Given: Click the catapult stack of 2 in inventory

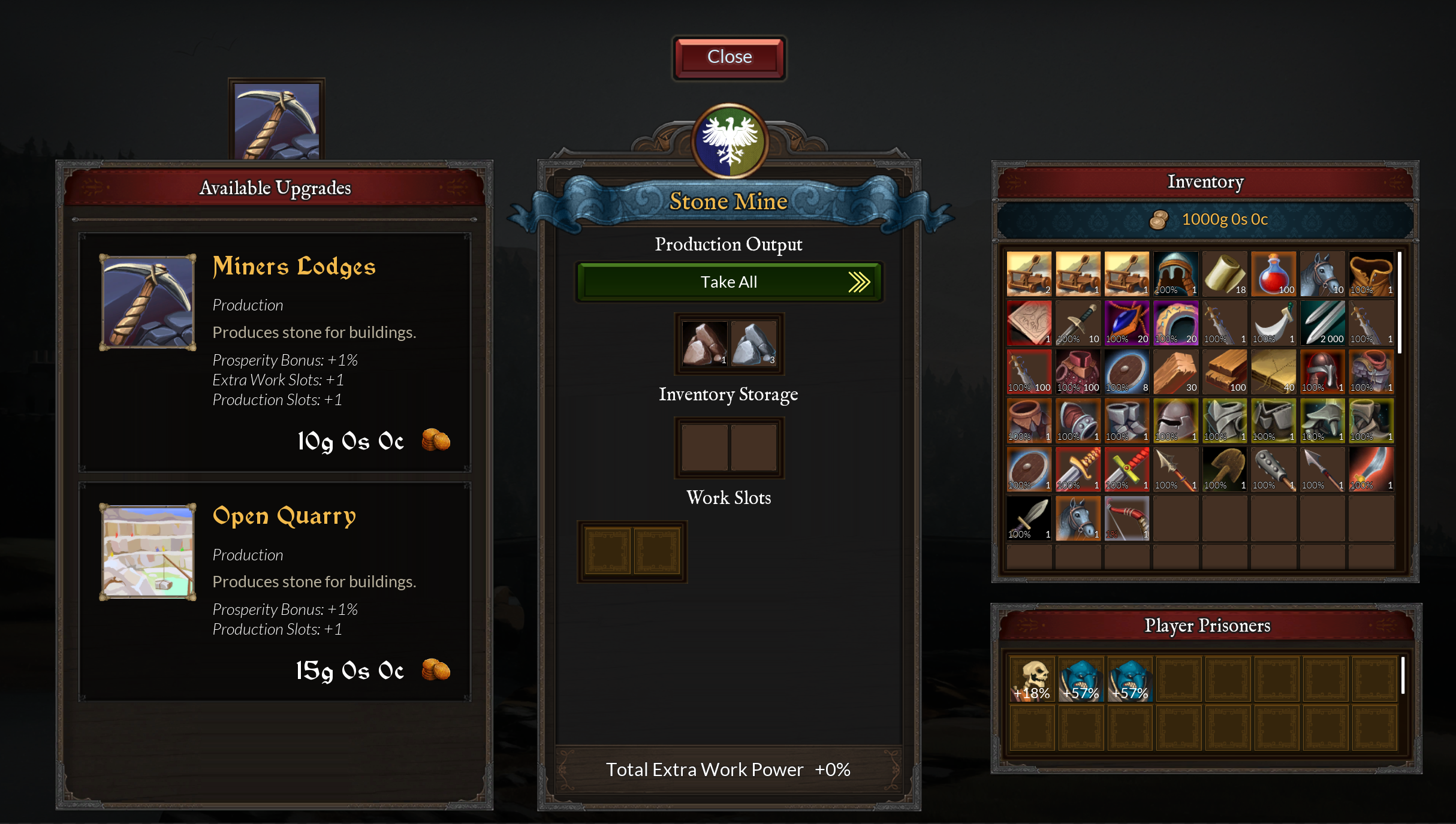Looking at the screenshot, I should (x=1029, y=274).
